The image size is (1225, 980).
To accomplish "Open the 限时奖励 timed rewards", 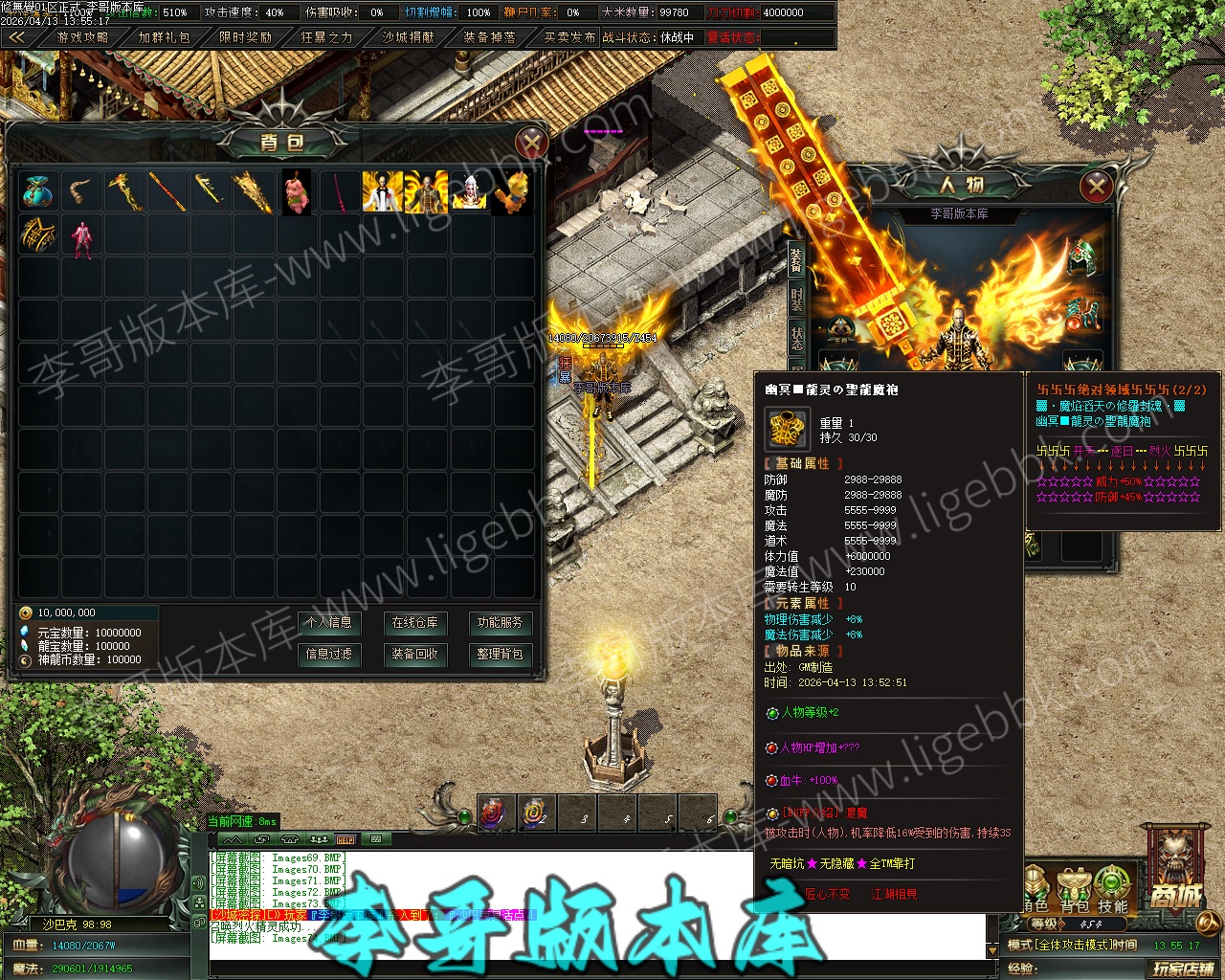I will click(245, 37).
